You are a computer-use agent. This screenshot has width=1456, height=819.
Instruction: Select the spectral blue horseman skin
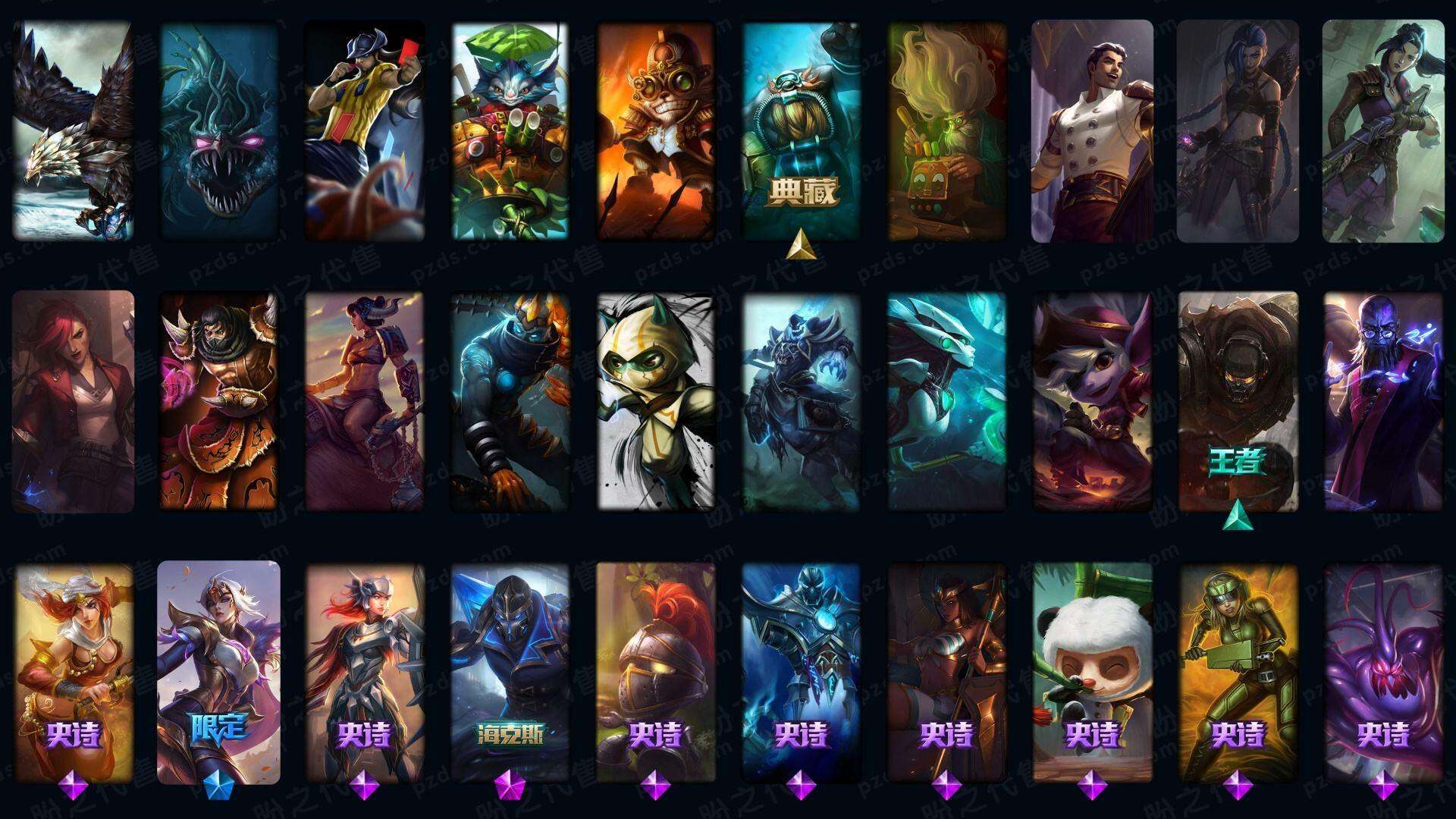click(x=802, y=401)
